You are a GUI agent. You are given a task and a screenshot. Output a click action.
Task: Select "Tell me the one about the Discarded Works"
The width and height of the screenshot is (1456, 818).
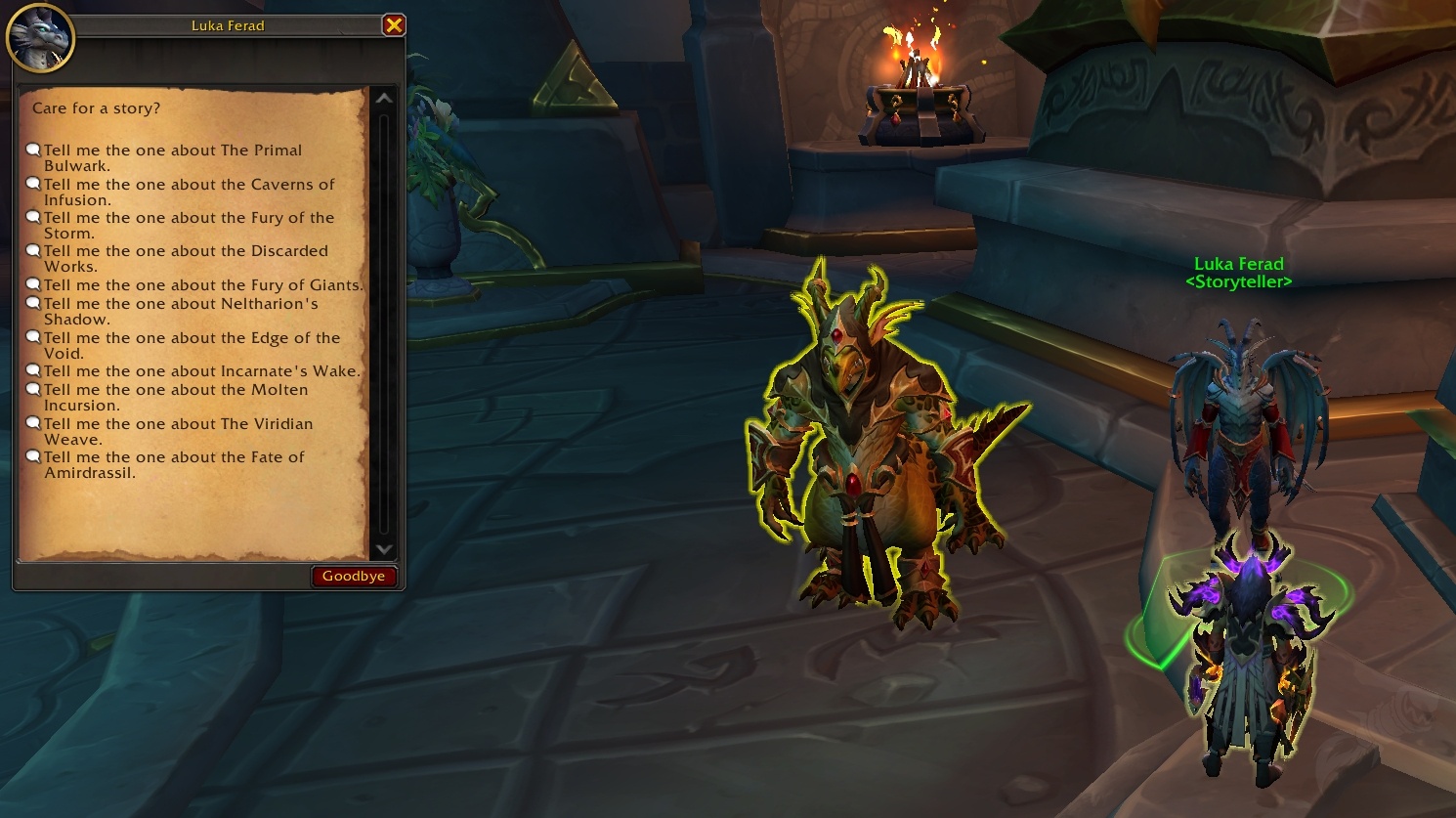(x=186, y=258)
